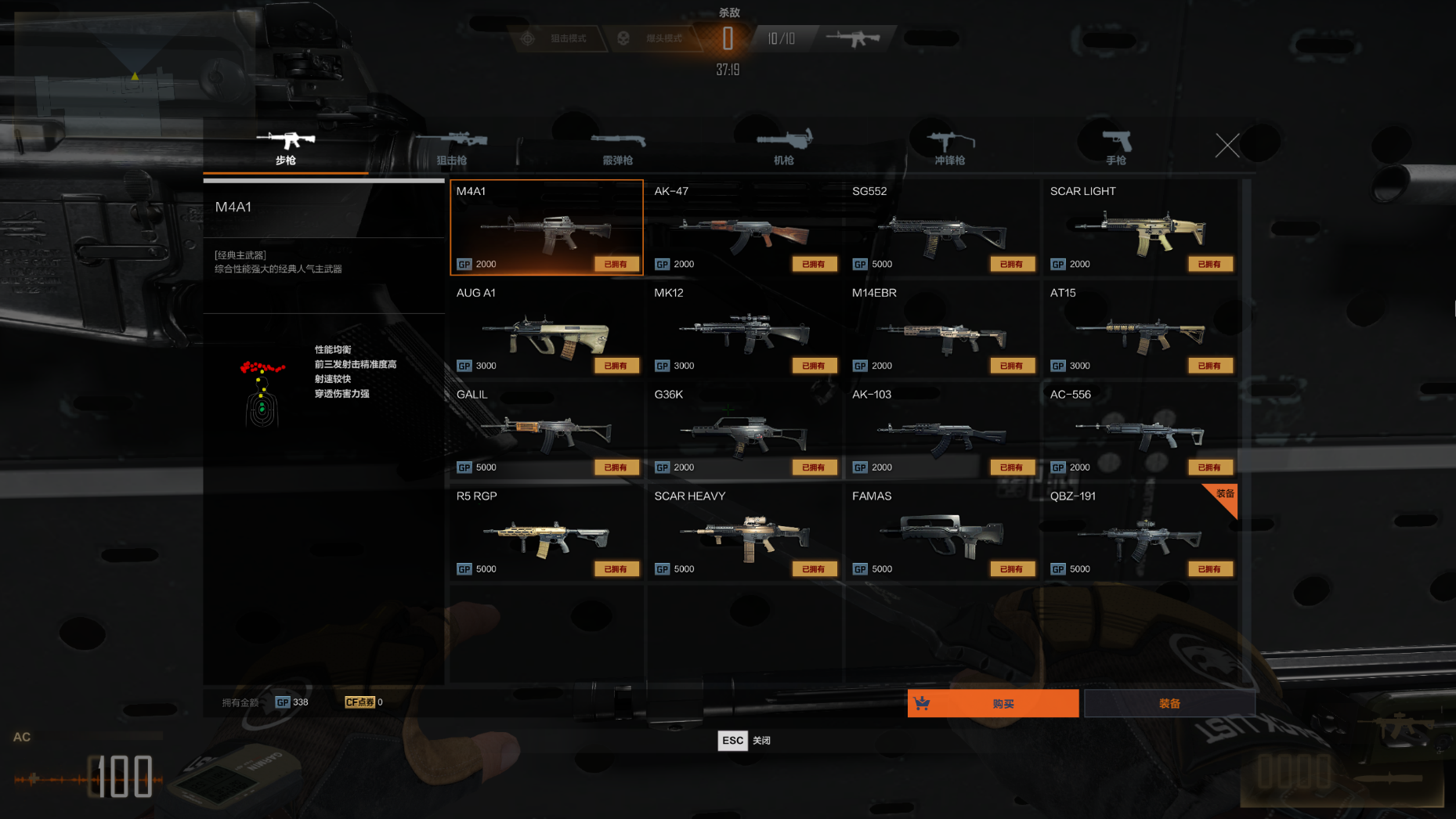The height and width of the screenshot is (819, 1456).
Task: Pick the FAMAS rifle tile
Action: 942,533
